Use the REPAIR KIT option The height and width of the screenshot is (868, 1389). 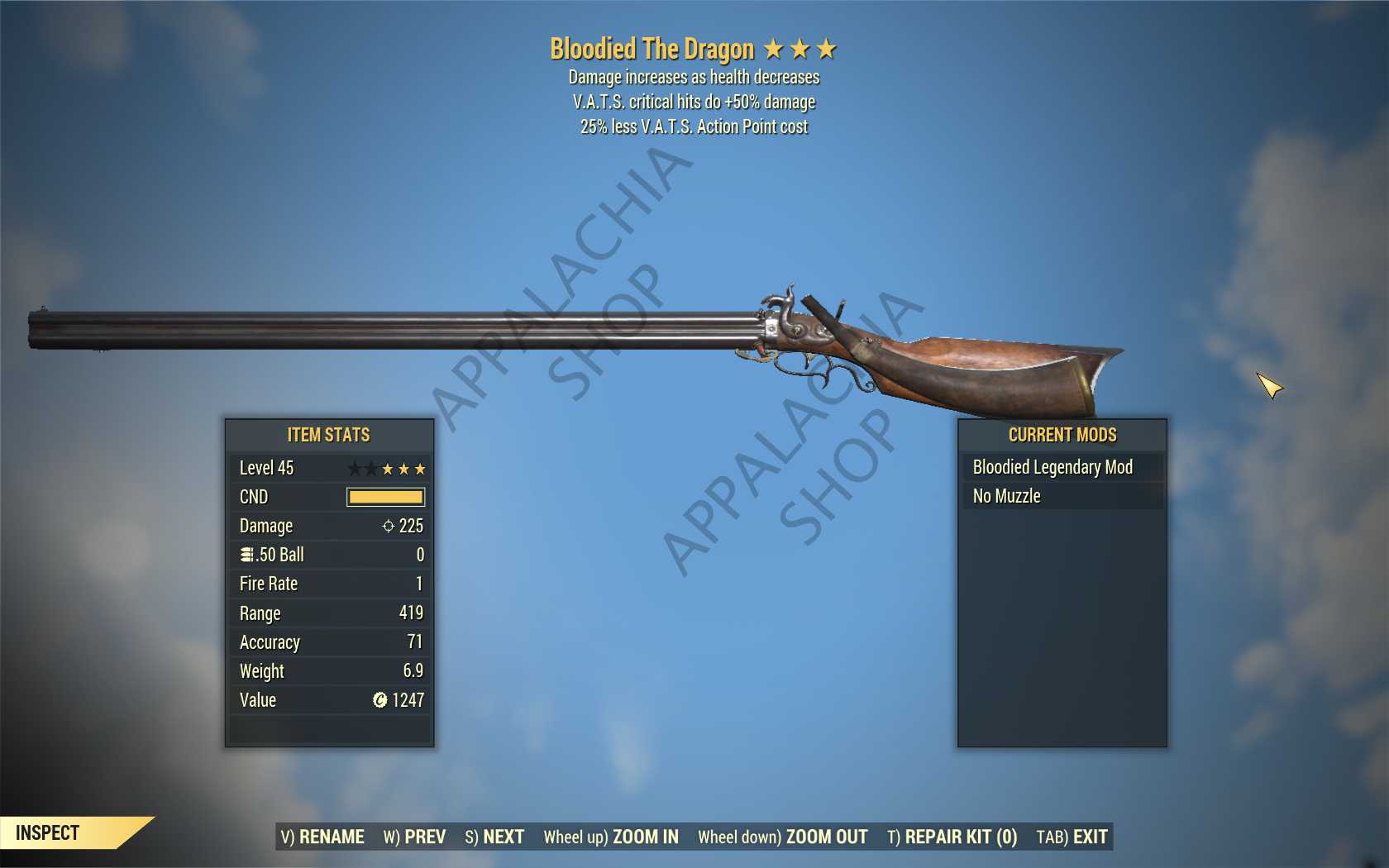click(952, 837)
